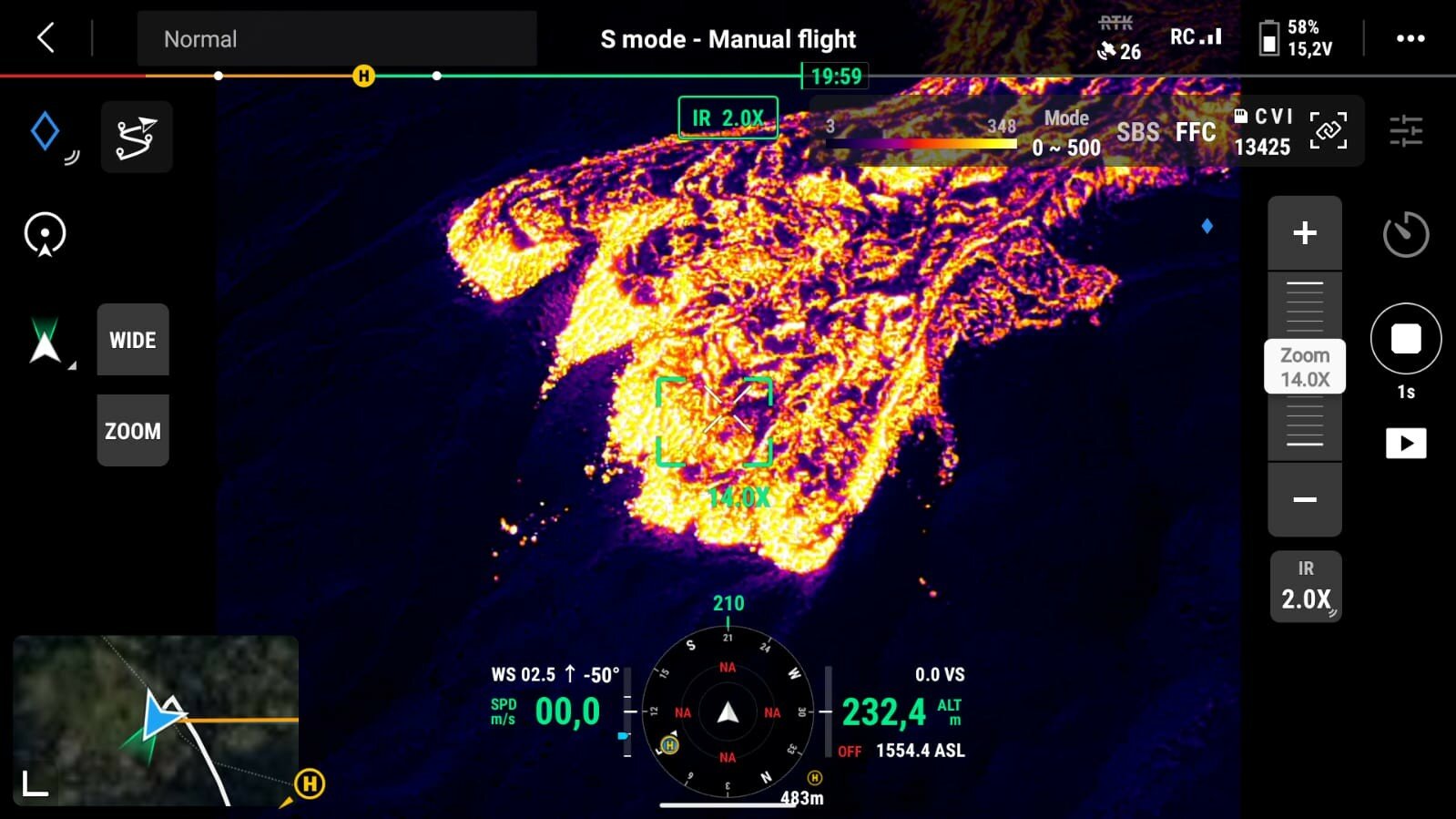Expand the minimap view
Screen dimensions: 1456x819
(x=36, y=783)
